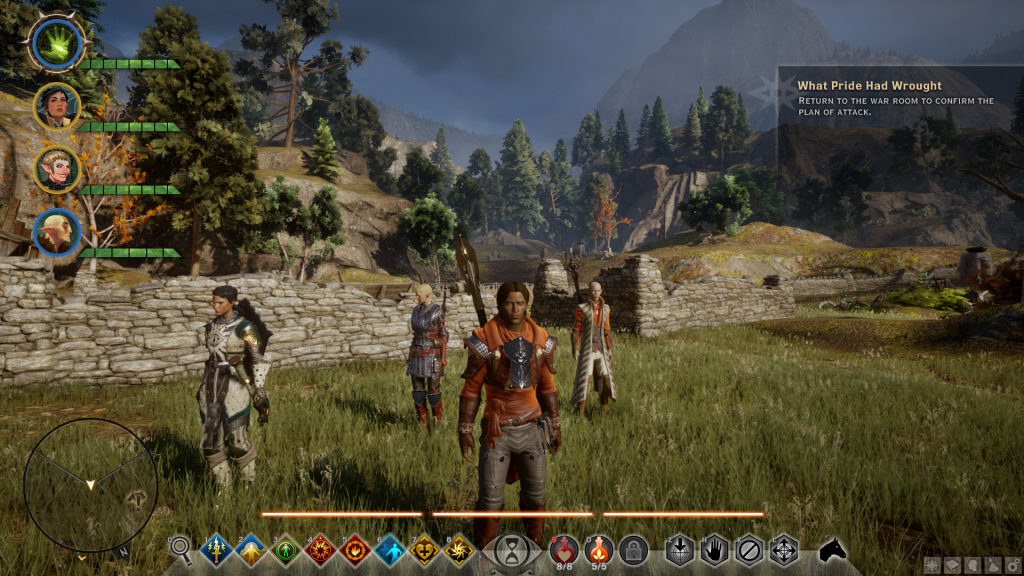Open the gear settings icon
Viewport: 1024px width, 576px height.
(1013, 566)
